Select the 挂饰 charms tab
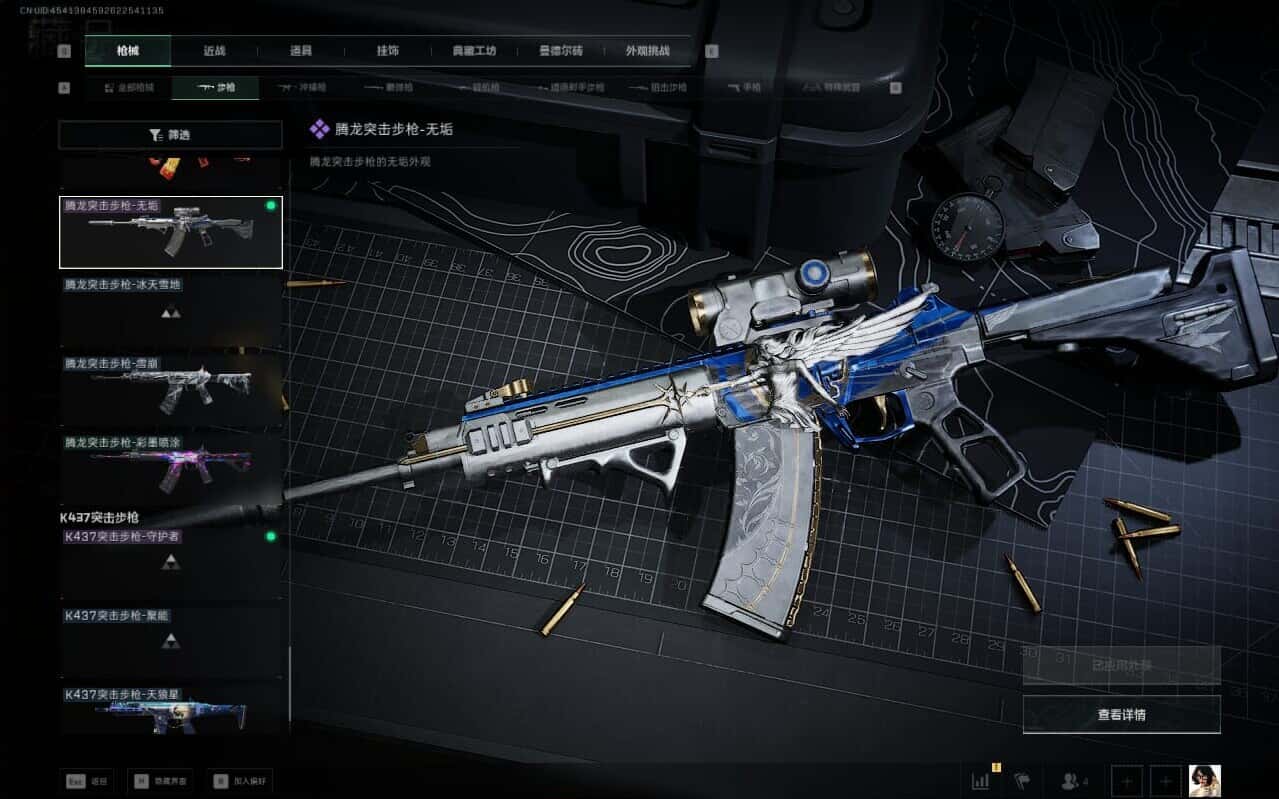Screen dimensions: 1279x799 click(x=388, y=51)
